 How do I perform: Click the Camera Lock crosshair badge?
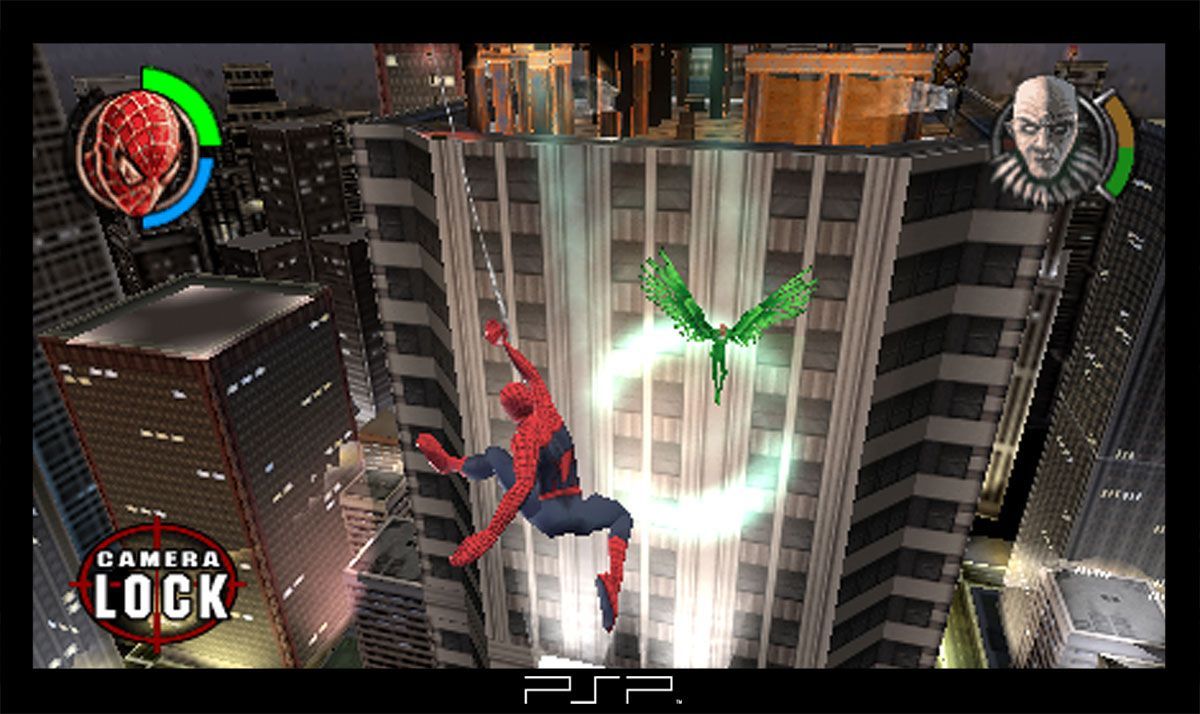160,584
